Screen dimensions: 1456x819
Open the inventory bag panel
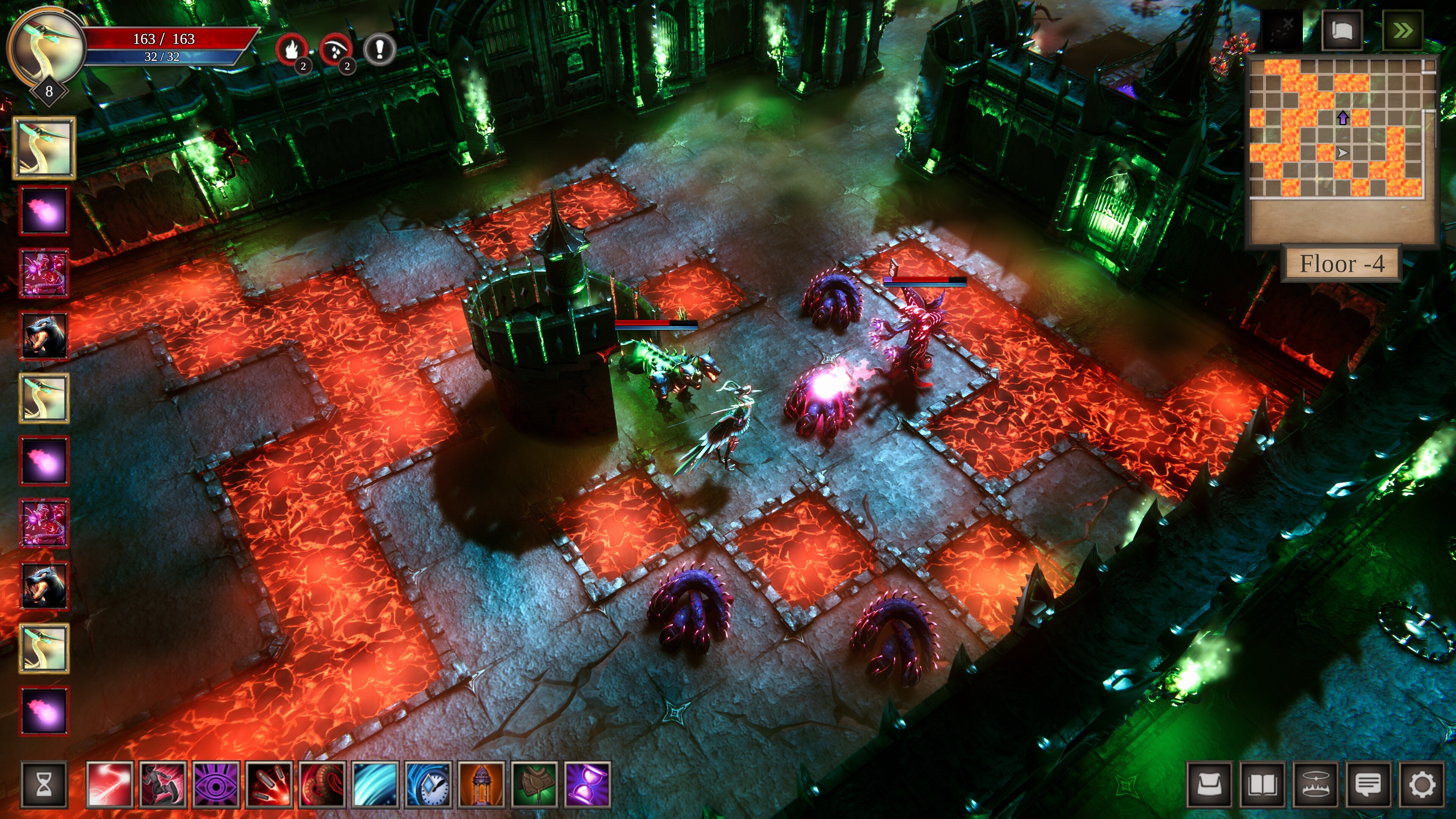pos(1209,787)
